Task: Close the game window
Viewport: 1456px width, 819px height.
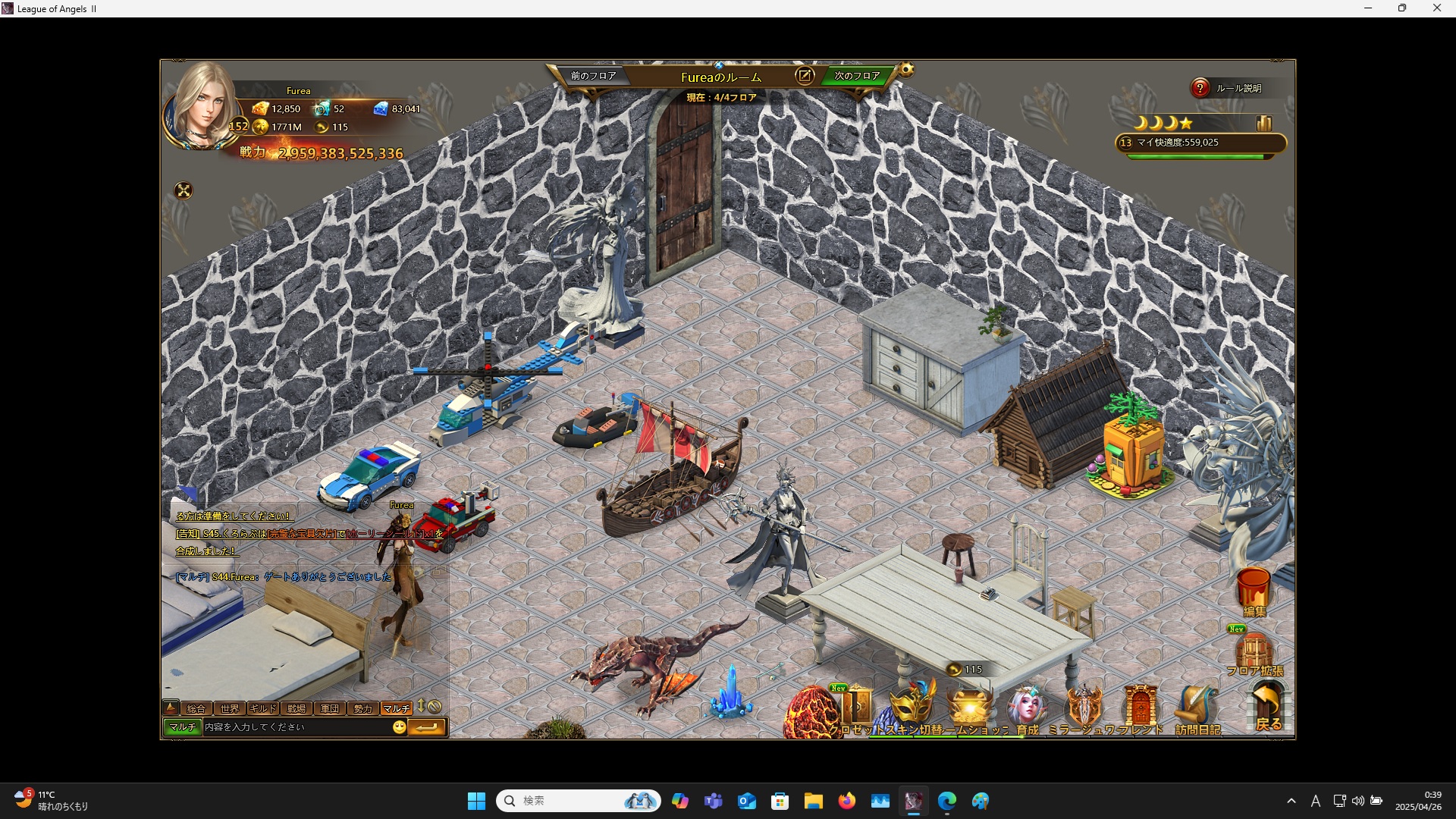Action: (x=1436, y=8)
